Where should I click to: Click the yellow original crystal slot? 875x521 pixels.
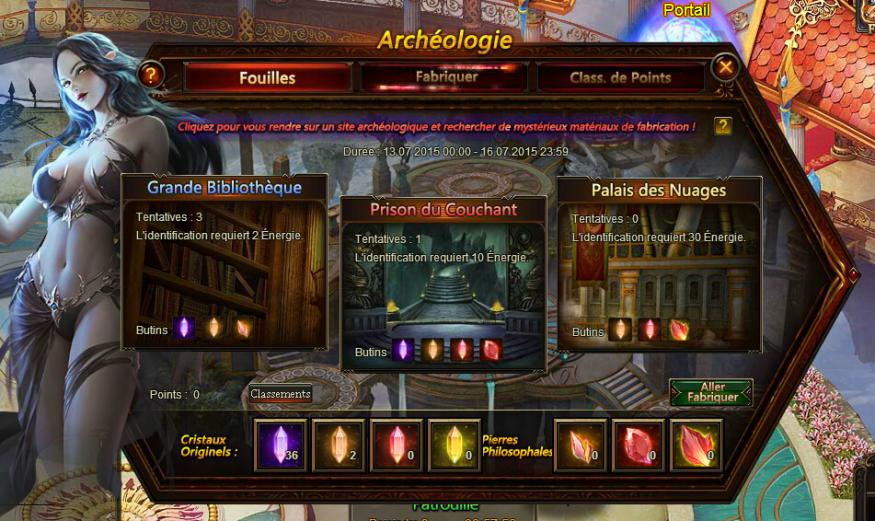tap(454, 444)
